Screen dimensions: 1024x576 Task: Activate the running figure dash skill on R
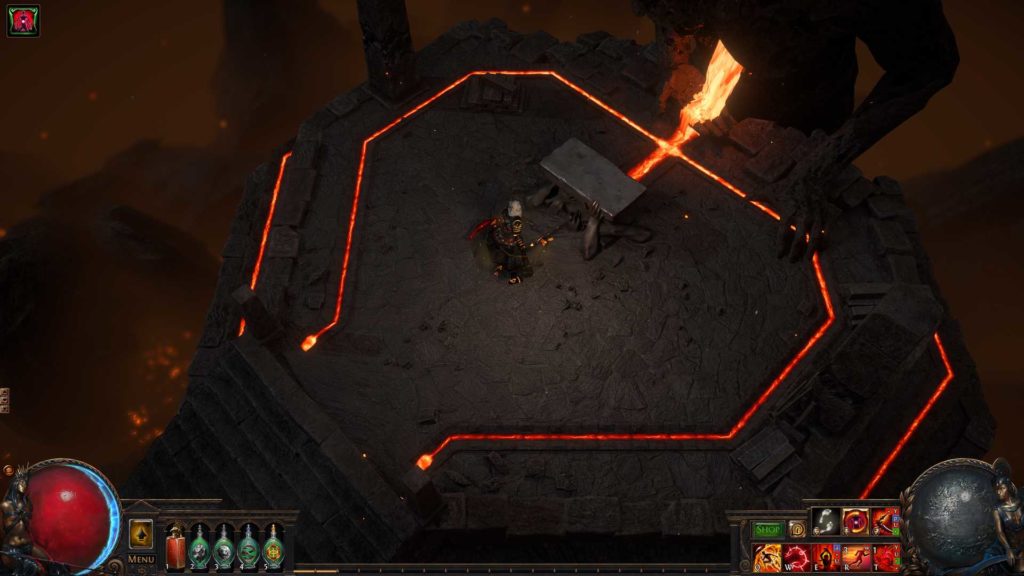(x=857, y=556)
